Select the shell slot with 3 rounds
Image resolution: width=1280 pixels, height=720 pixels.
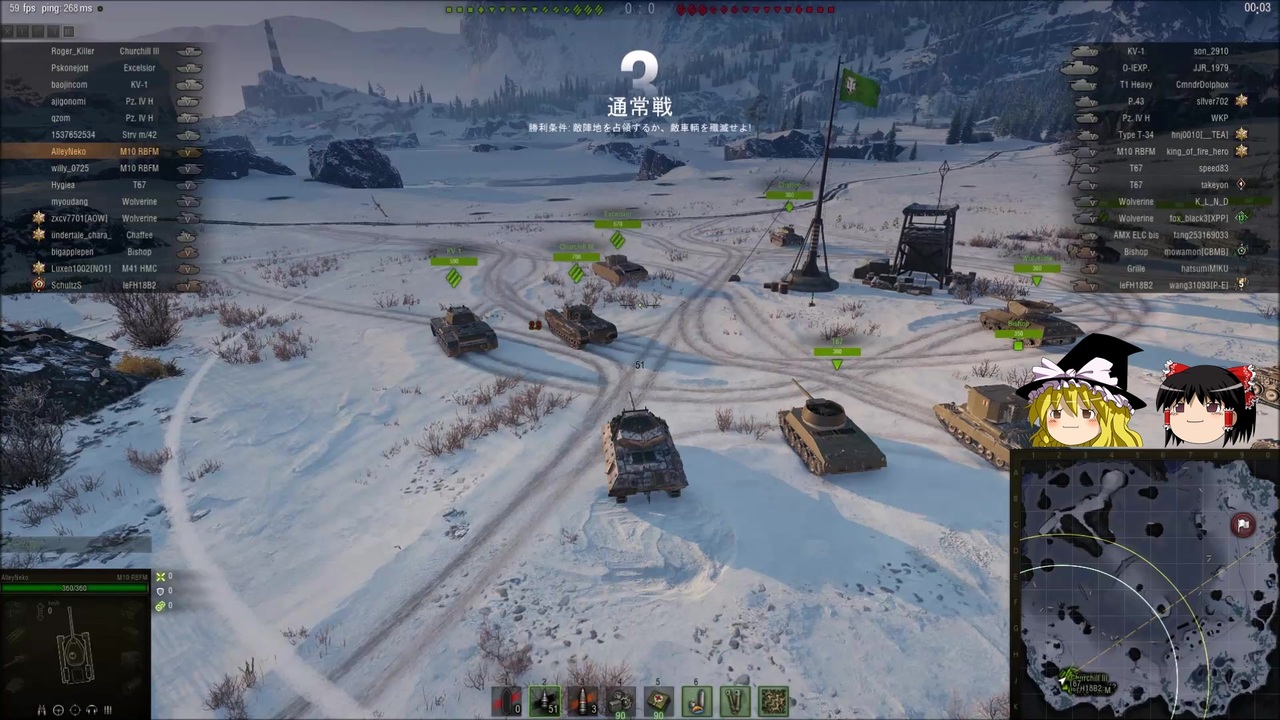point(583,702)
